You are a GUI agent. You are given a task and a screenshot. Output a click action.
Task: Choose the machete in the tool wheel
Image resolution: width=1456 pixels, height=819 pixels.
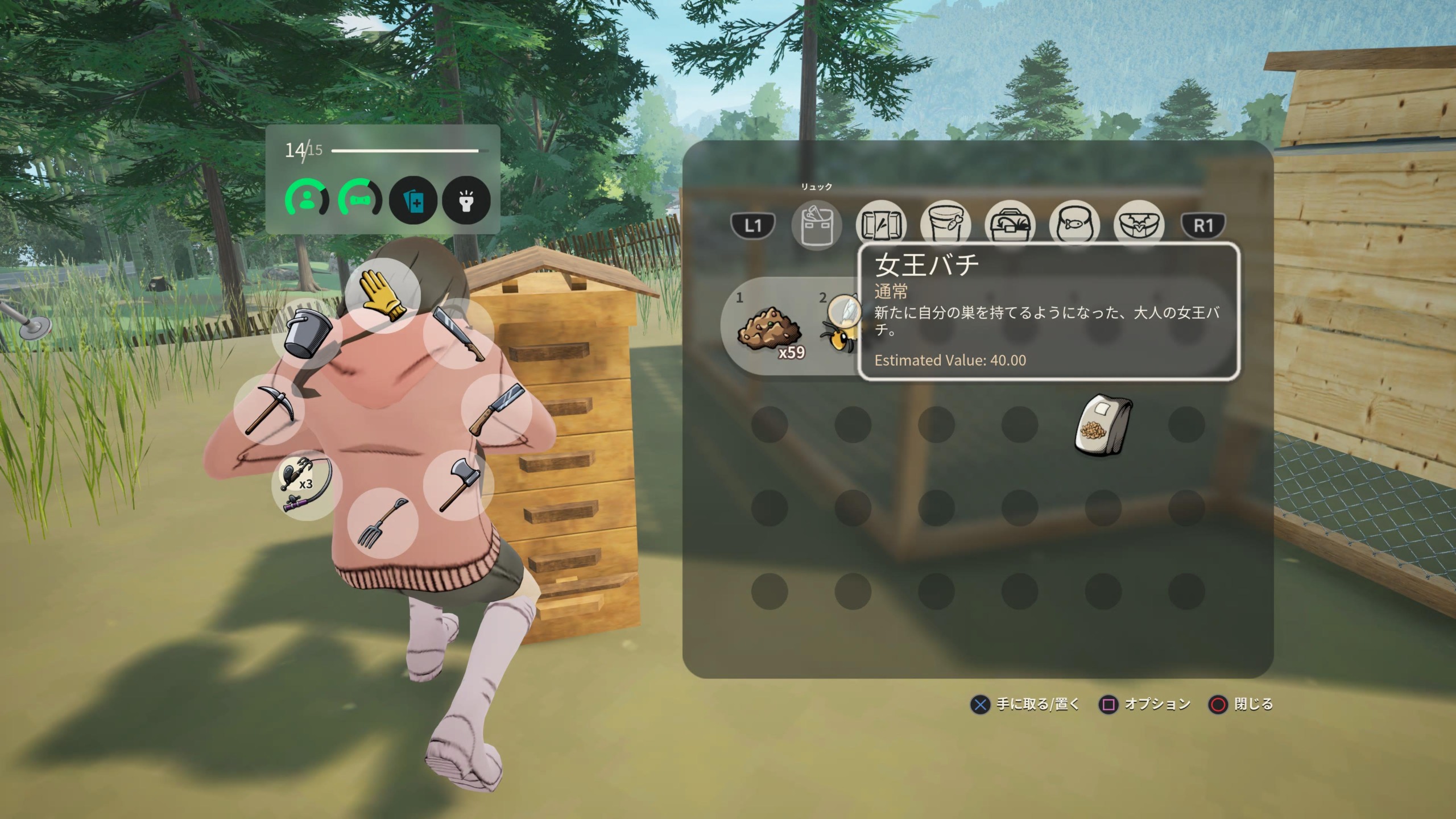pyautogui.click(x=458, y=334)
